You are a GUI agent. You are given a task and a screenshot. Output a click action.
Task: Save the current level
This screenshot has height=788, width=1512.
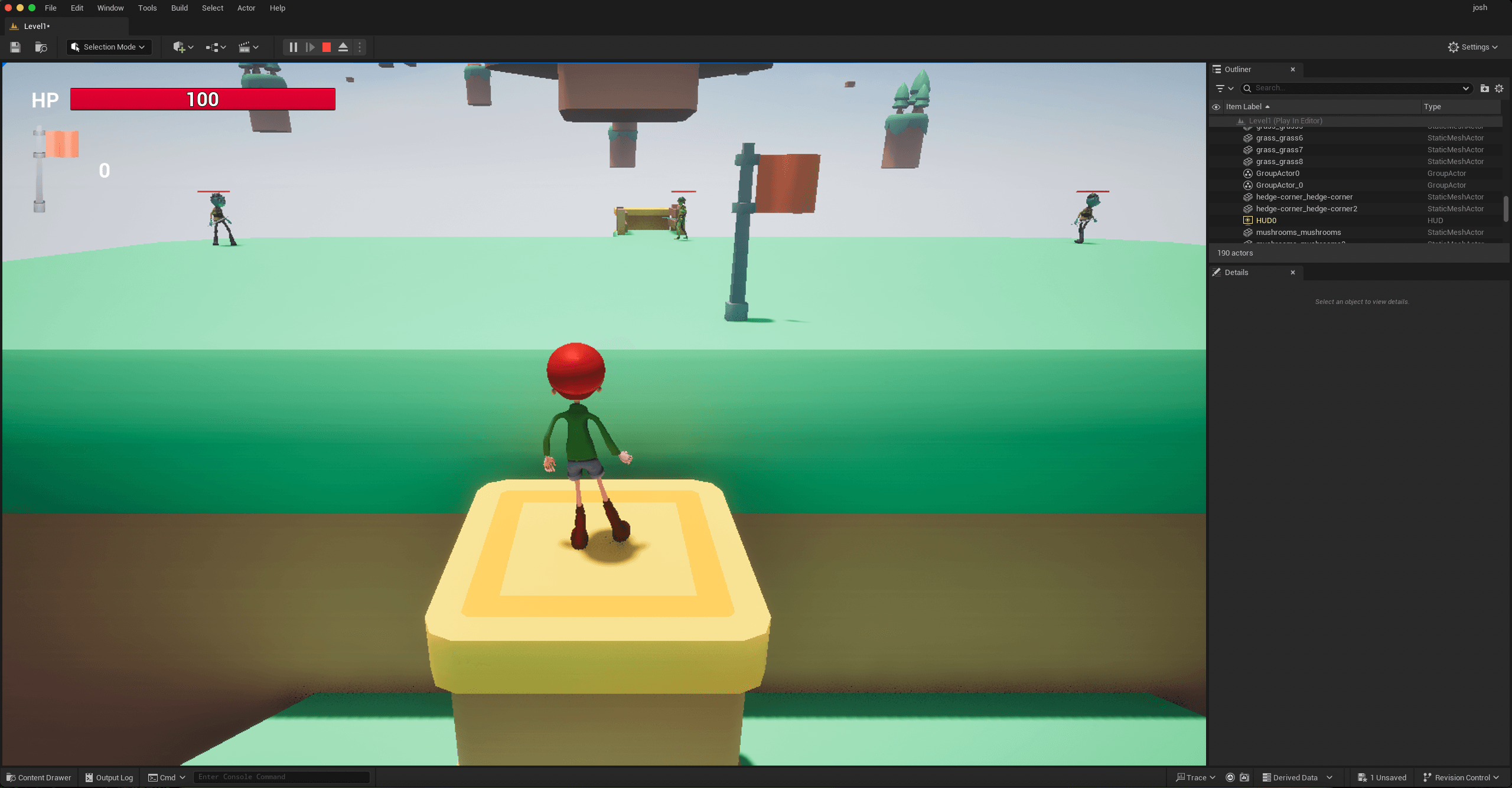pos(15,47)
